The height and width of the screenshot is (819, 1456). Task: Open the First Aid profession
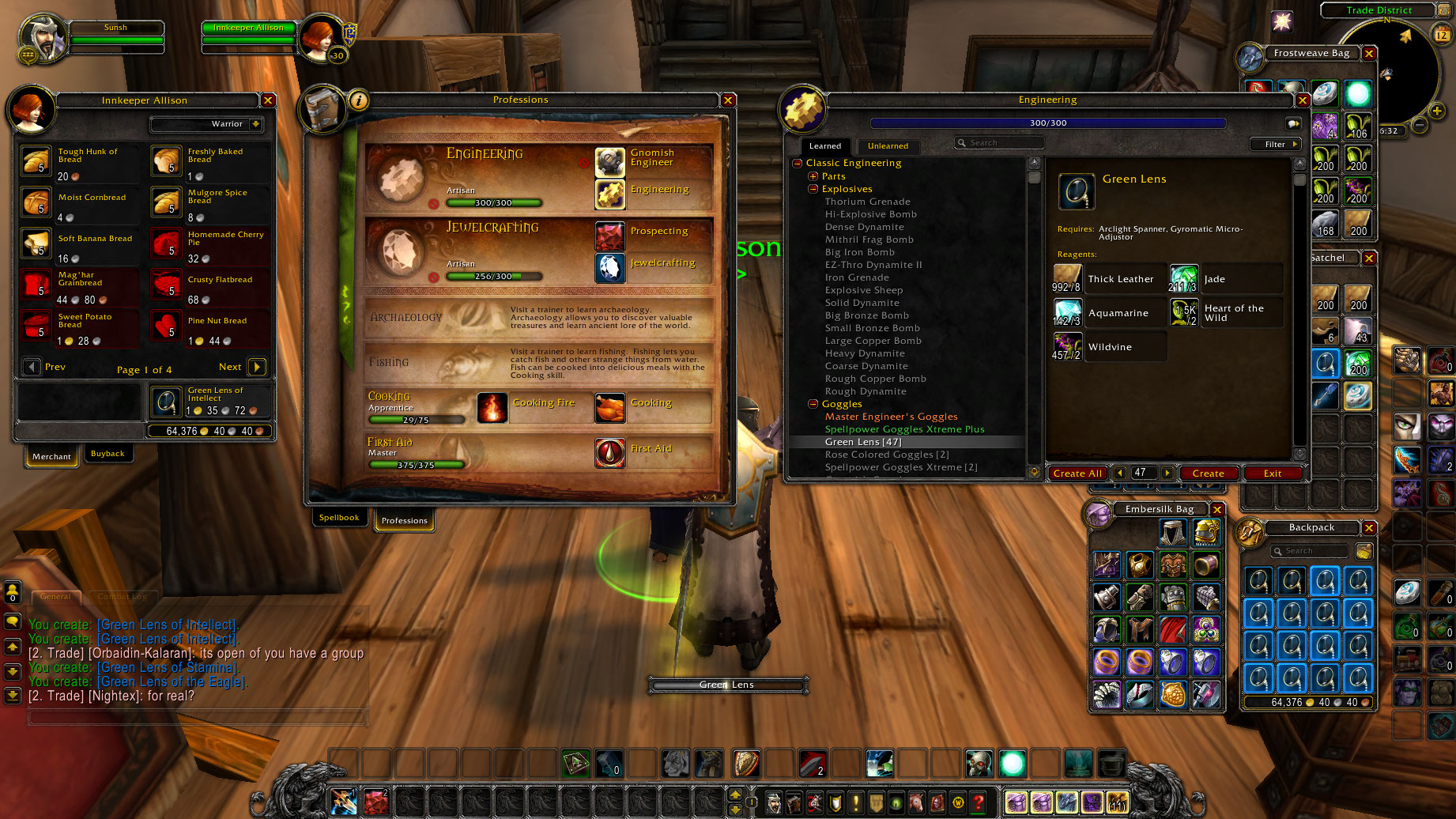tap(610, 452)
